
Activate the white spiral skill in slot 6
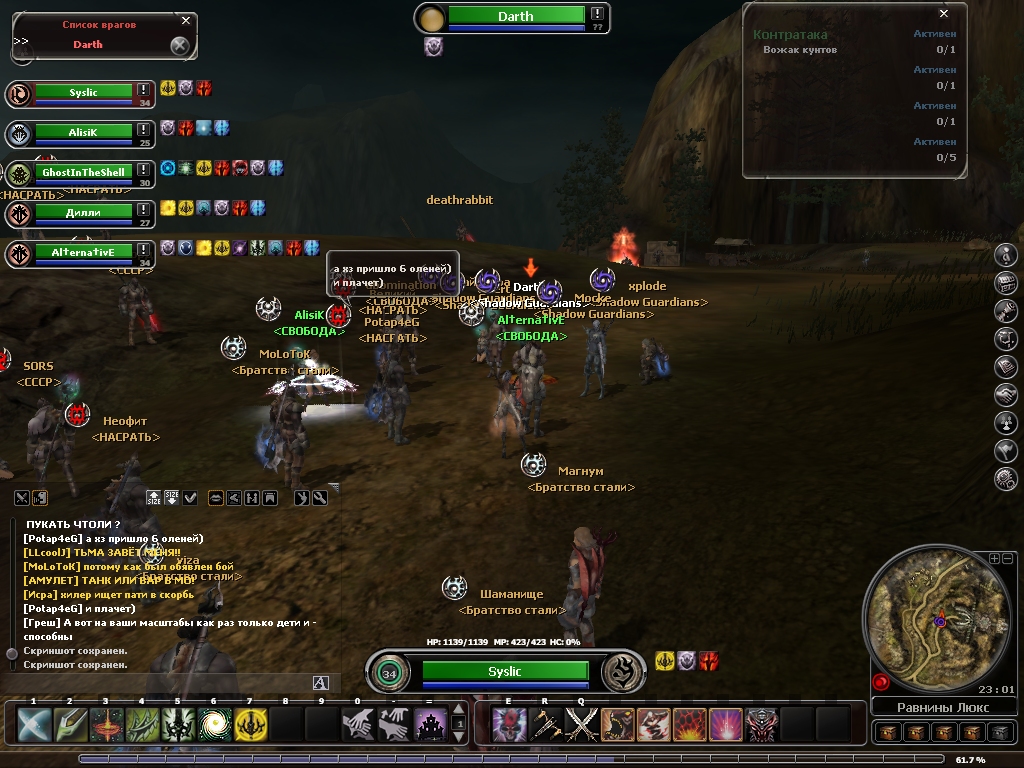coord(214,723)
